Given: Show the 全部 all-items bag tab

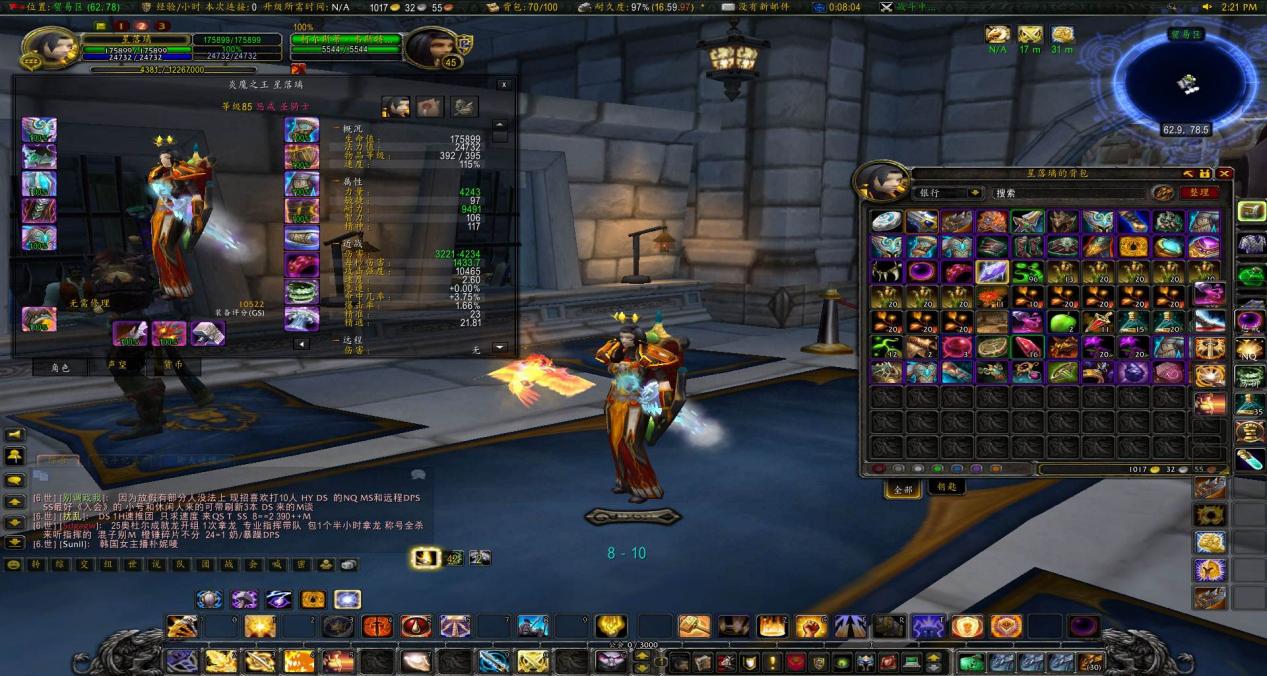Looking at the screenshot, I should click(x=902, y=489).
